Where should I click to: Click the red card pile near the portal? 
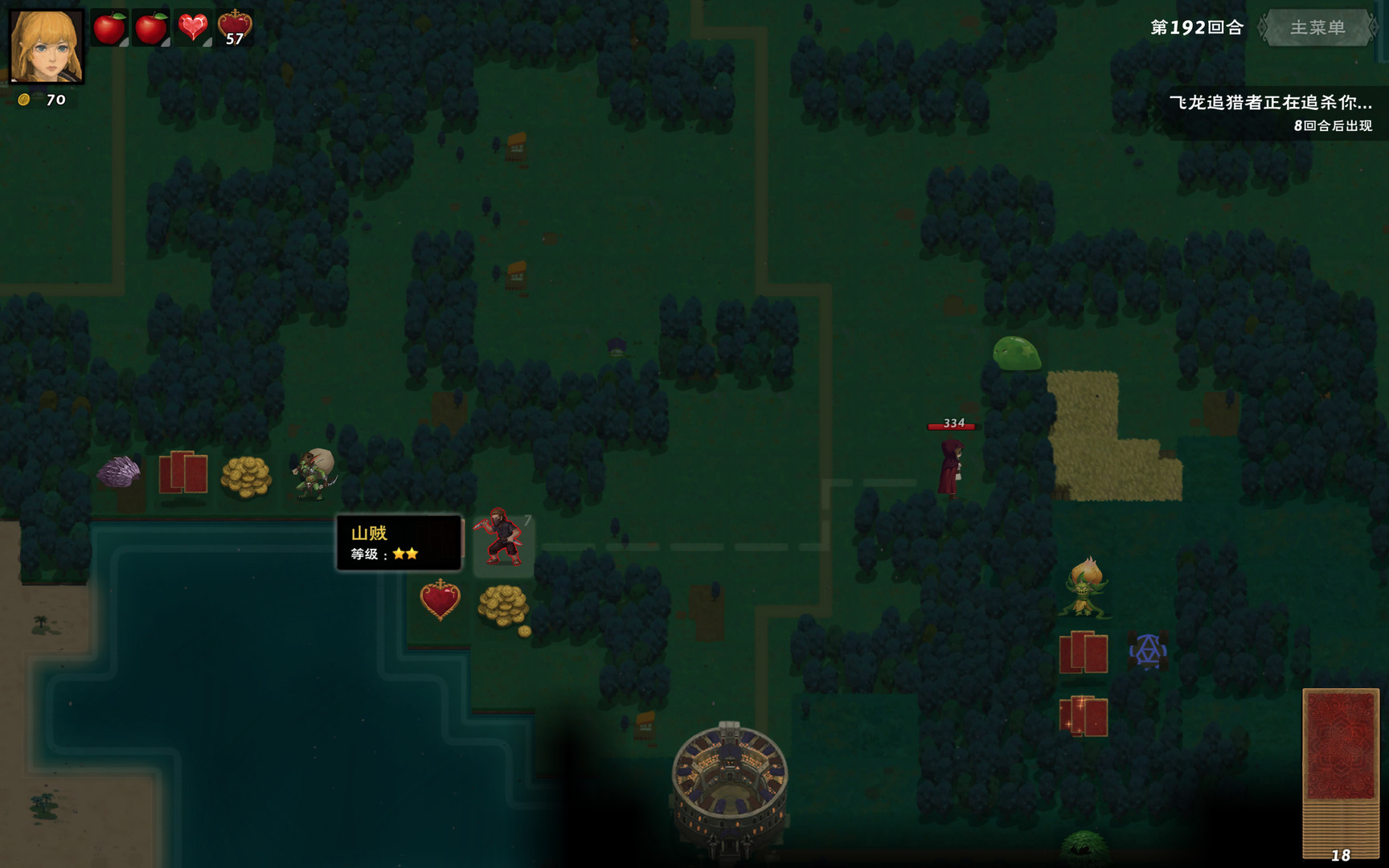(1084, 652)
